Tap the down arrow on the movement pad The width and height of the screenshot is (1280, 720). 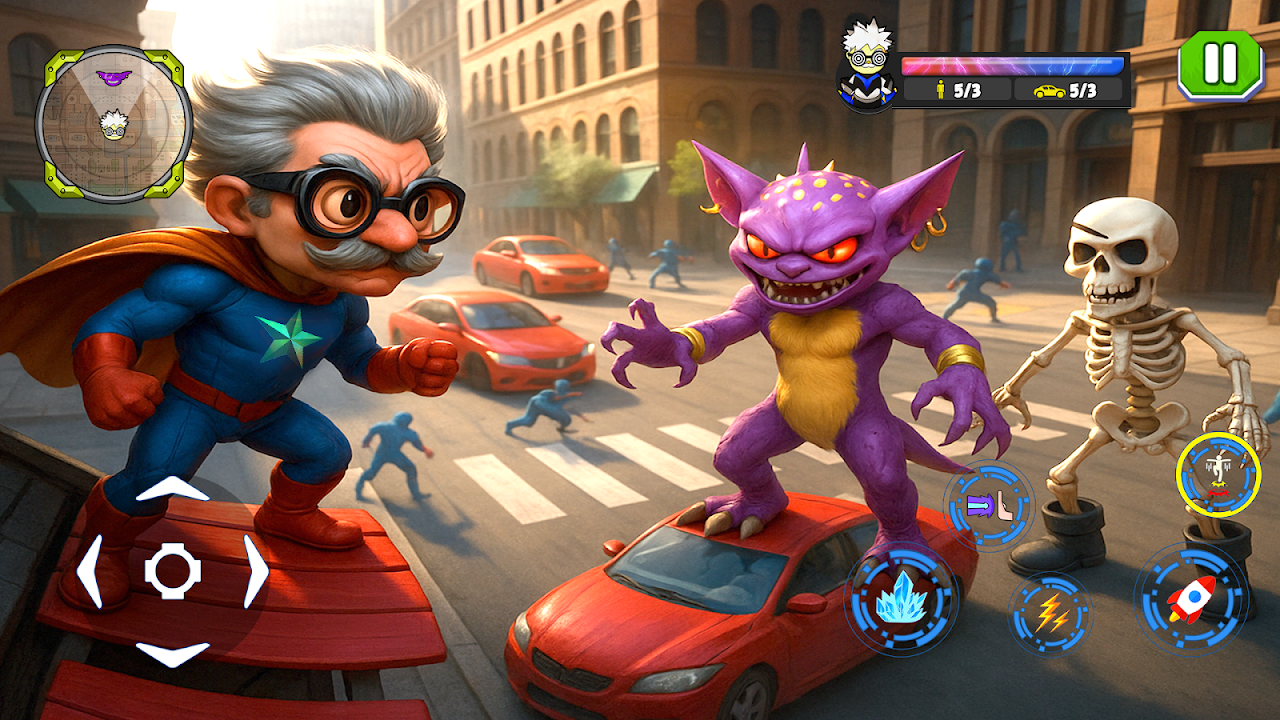(x=172, y=653)
